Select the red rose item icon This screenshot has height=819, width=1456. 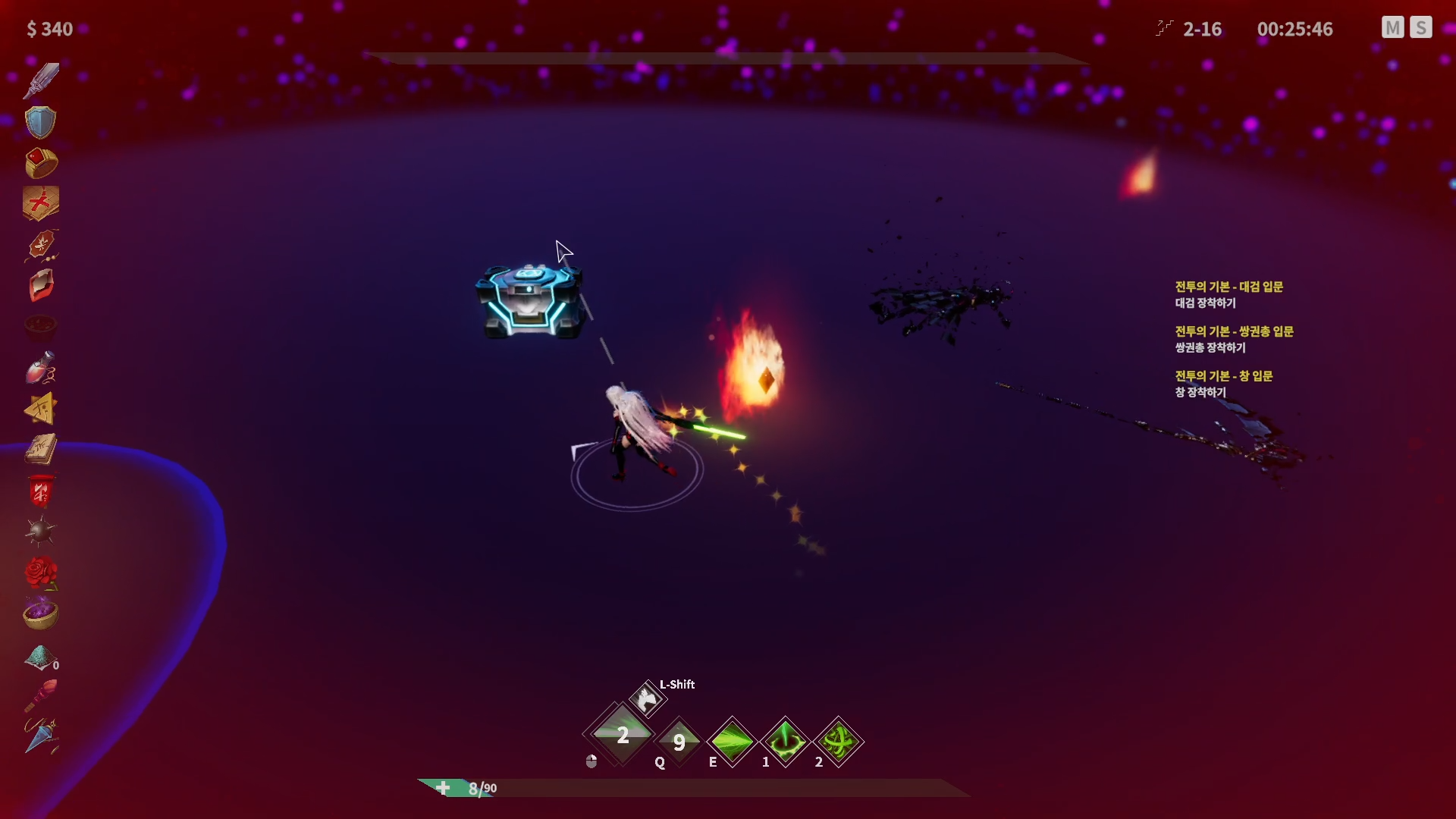[x=41, y=573]
